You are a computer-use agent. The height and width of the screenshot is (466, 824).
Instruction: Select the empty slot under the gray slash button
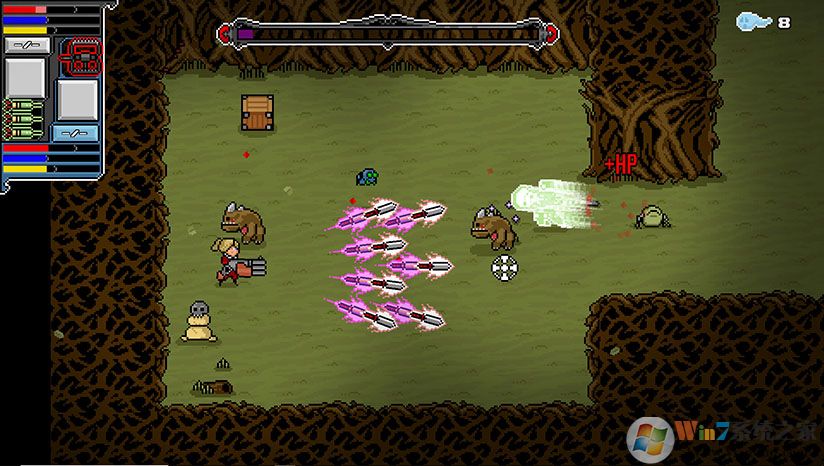[x=27, y=77]
